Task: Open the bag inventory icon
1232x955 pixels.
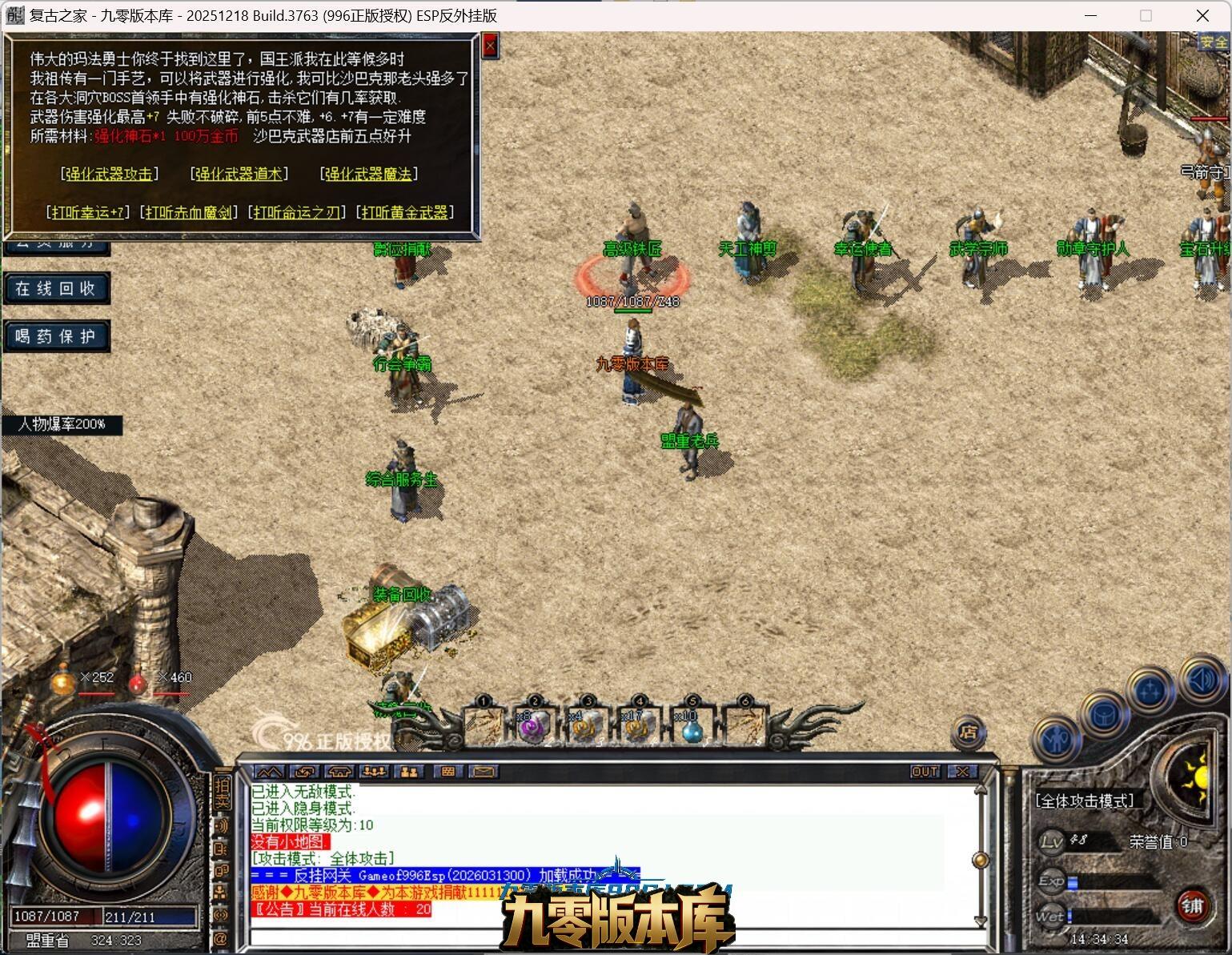Action: (x=1102, y=714)
